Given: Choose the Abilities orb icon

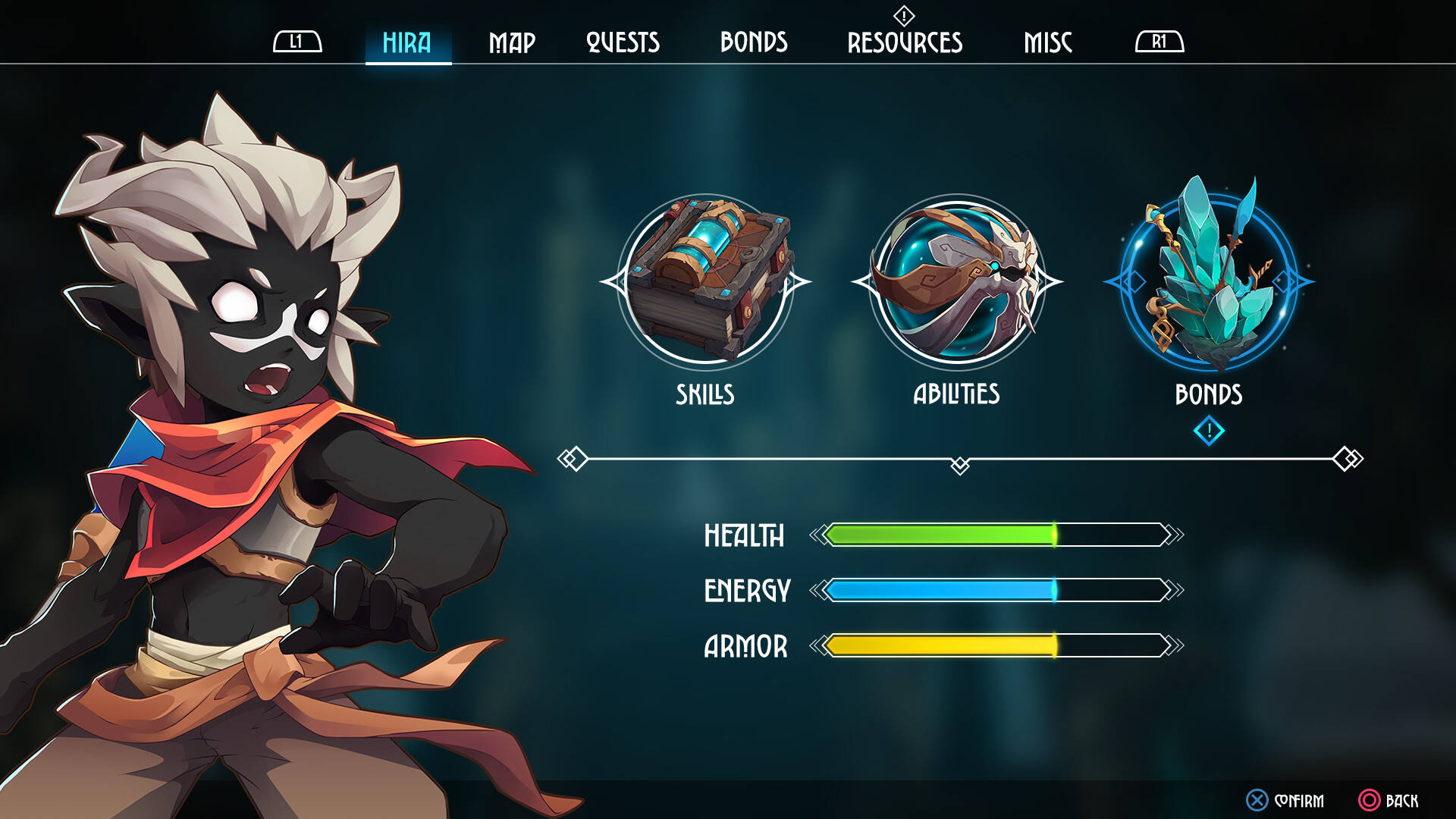Looking at the screenshot, I should click(957, 282).
